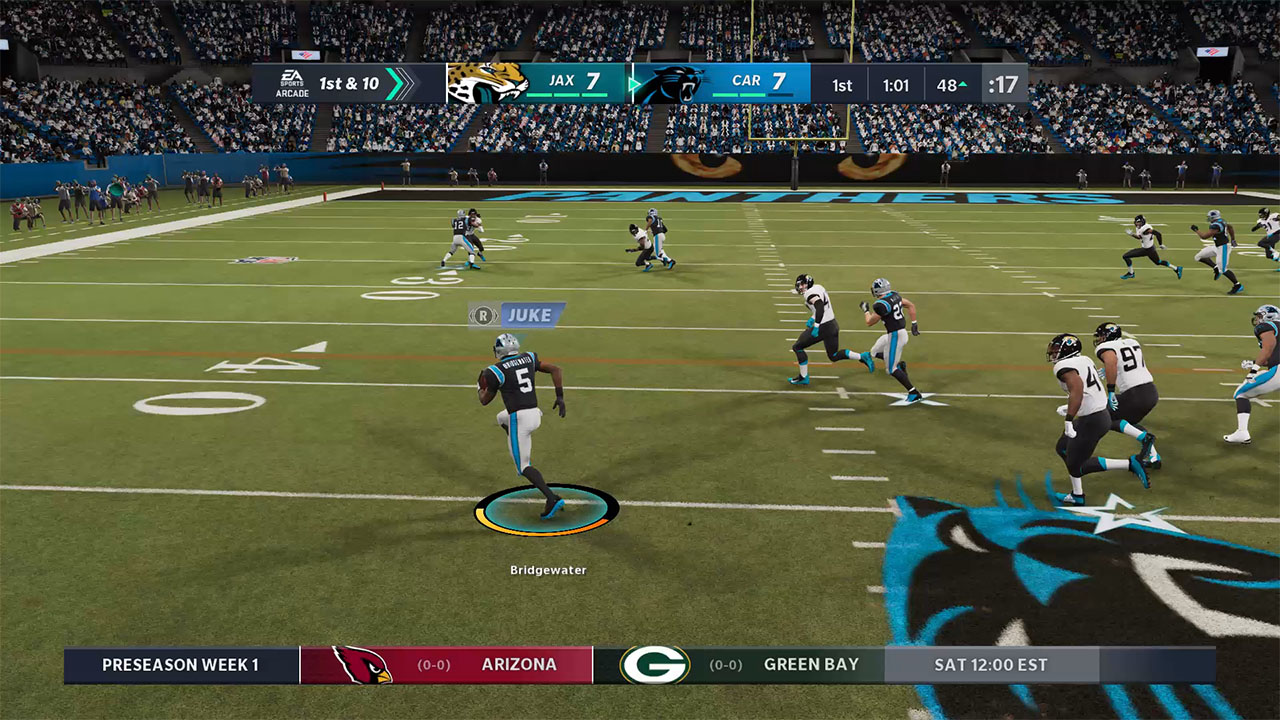Switch to the PRESEASON WEEK 1 ticker section
Screen dimensions: 1280x720
180,663
